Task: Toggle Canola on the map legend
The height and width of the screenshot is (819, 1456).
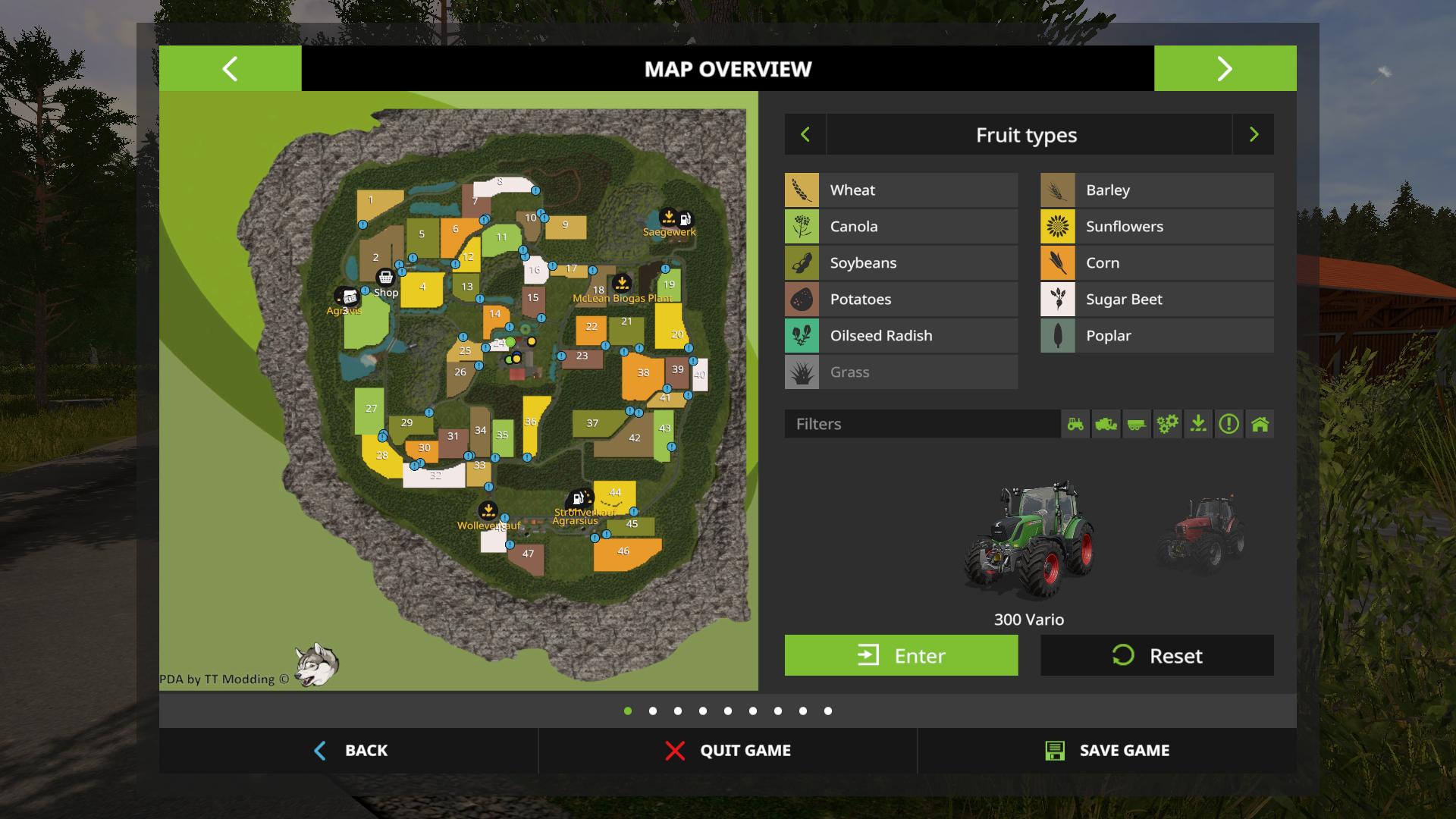Action: (x=901, y=227)
